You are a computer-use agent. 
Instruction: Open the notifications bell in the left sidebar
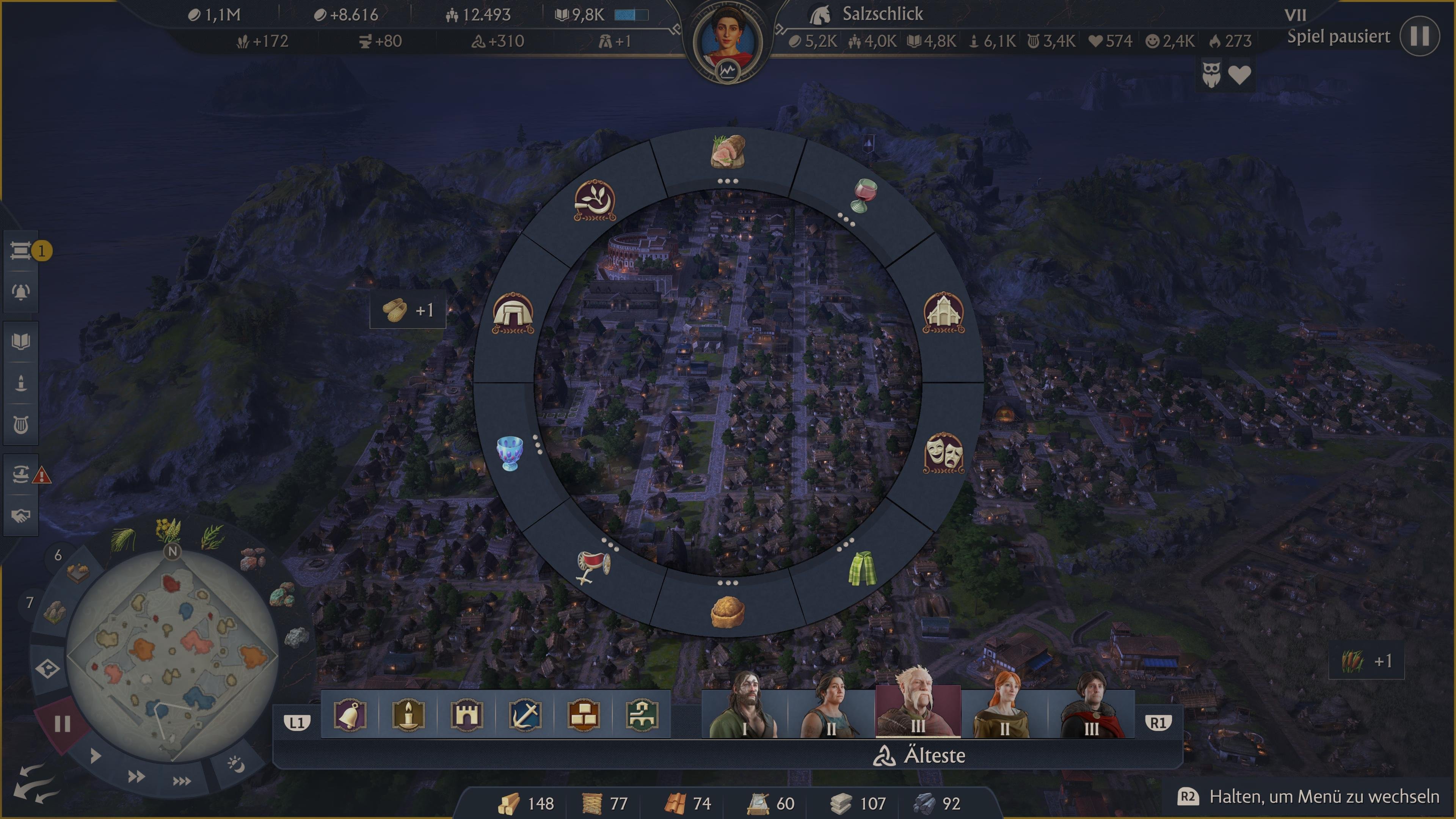21,291
